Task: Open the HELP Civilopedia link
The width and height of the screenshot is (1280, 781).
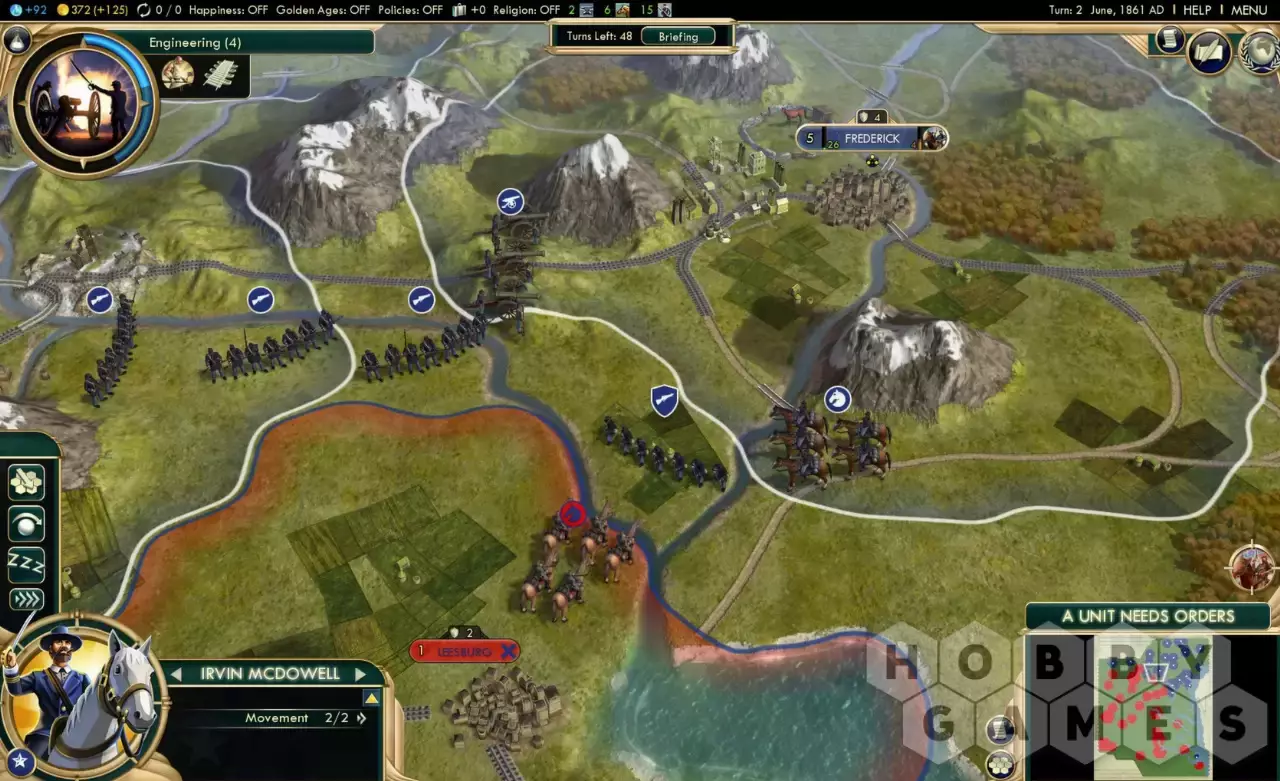Action: coord(1197,10)
